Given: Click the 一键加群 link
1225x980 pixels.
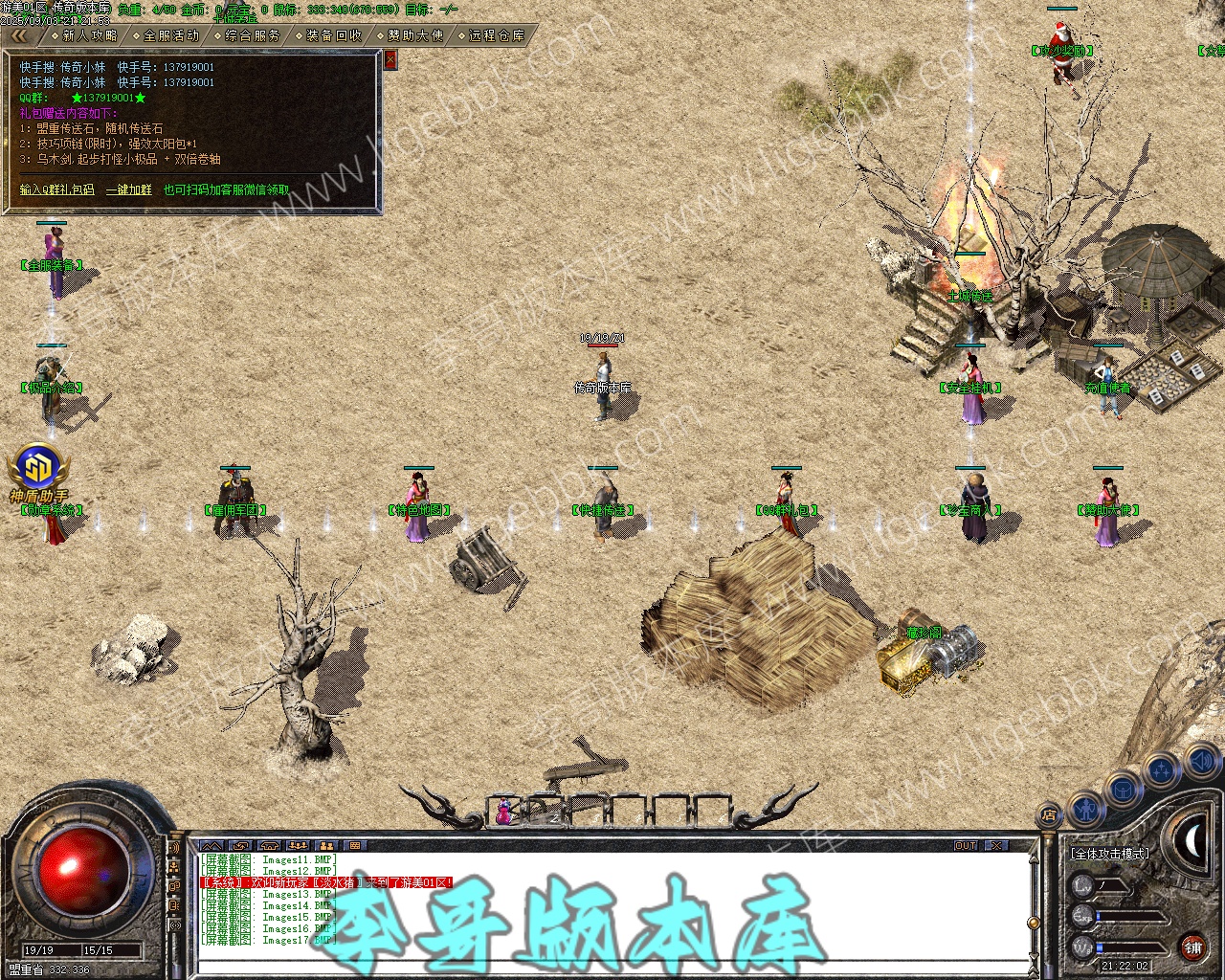Looking at the screenshot, I should [128, 189].
